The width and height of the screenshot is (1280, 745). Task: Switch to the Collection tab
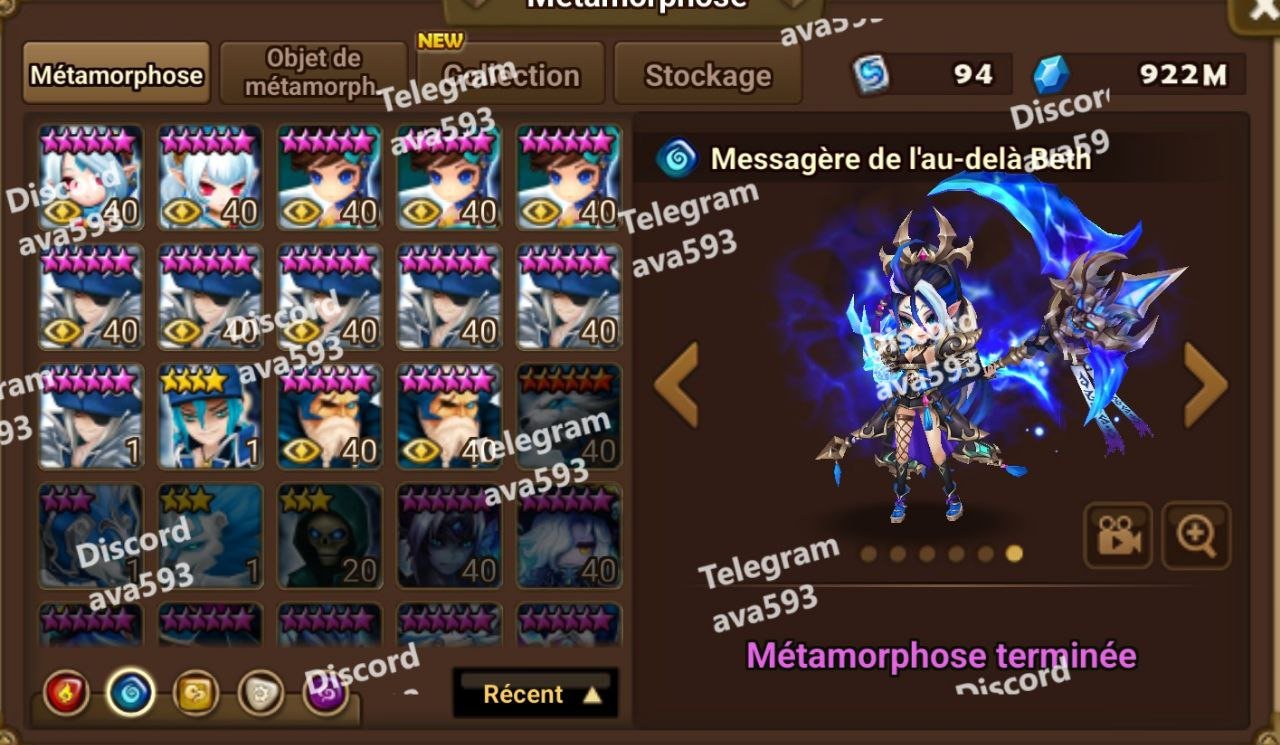(511, 74)
